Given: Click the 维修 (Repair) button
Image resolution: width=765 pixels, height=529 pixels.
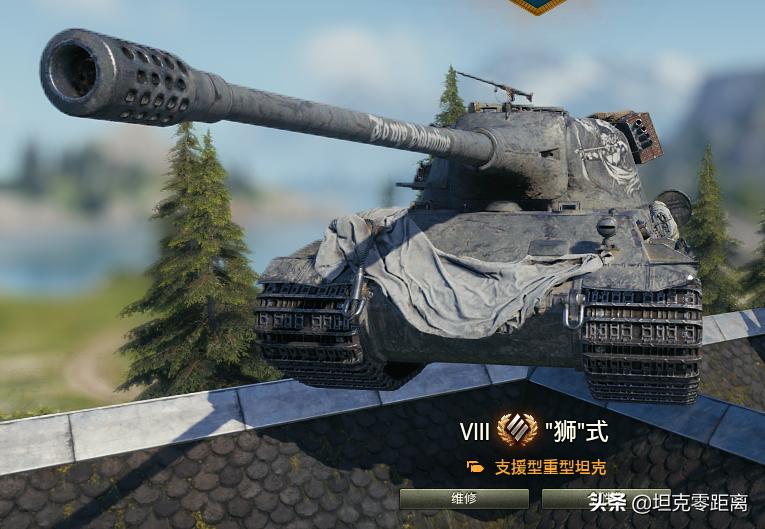Looking at the screenshot, I should click(x=464, y=498).
